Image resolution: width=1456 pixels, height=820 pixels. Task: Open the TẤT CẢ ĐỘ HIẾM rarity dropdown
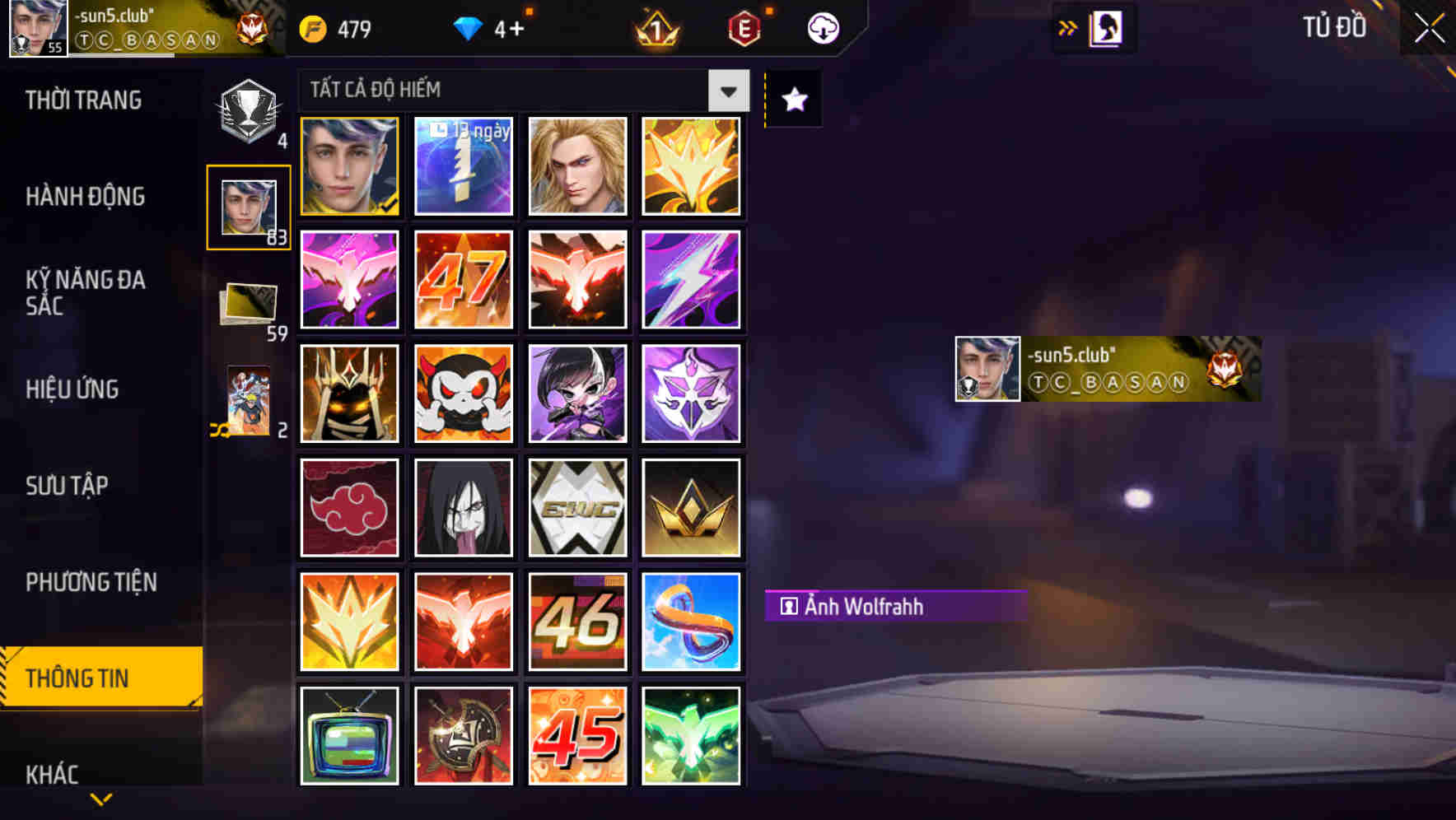coord(523,91)
